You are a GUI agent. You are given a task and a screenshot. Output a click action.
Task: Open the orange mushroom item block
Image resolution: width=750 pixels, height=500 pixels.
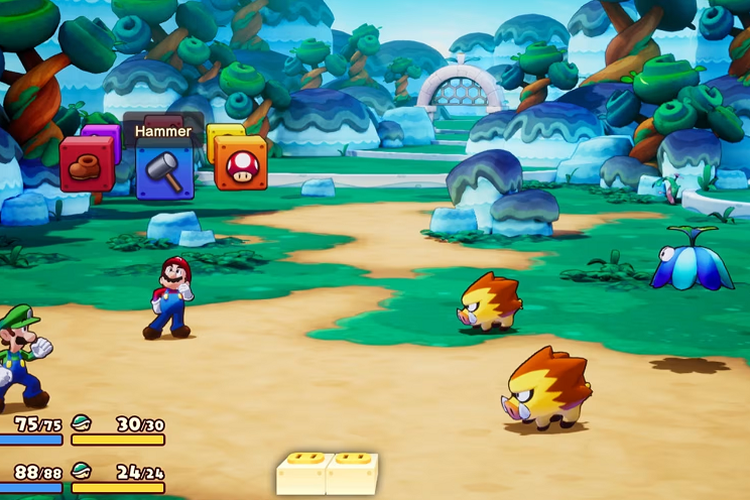(241, 164)
